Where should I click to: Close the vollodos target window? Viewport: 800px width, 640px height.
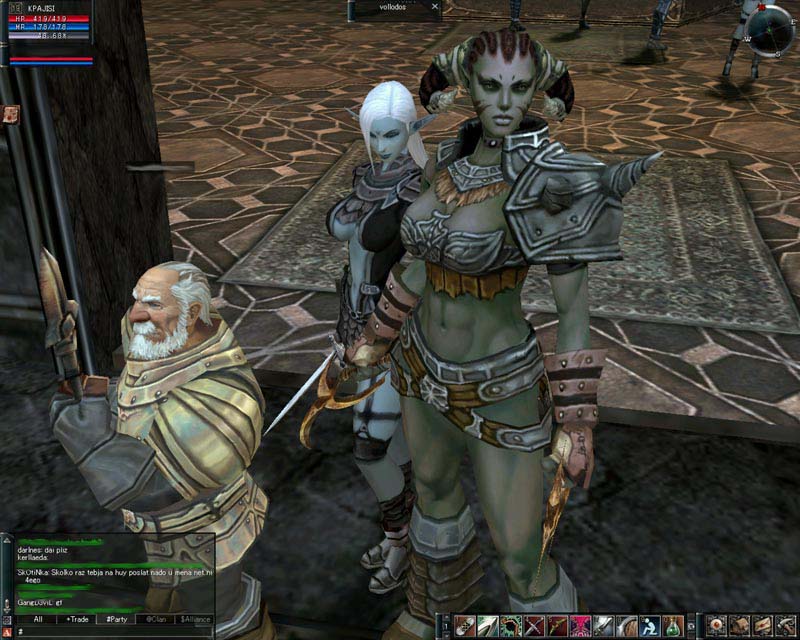(434, 6)
